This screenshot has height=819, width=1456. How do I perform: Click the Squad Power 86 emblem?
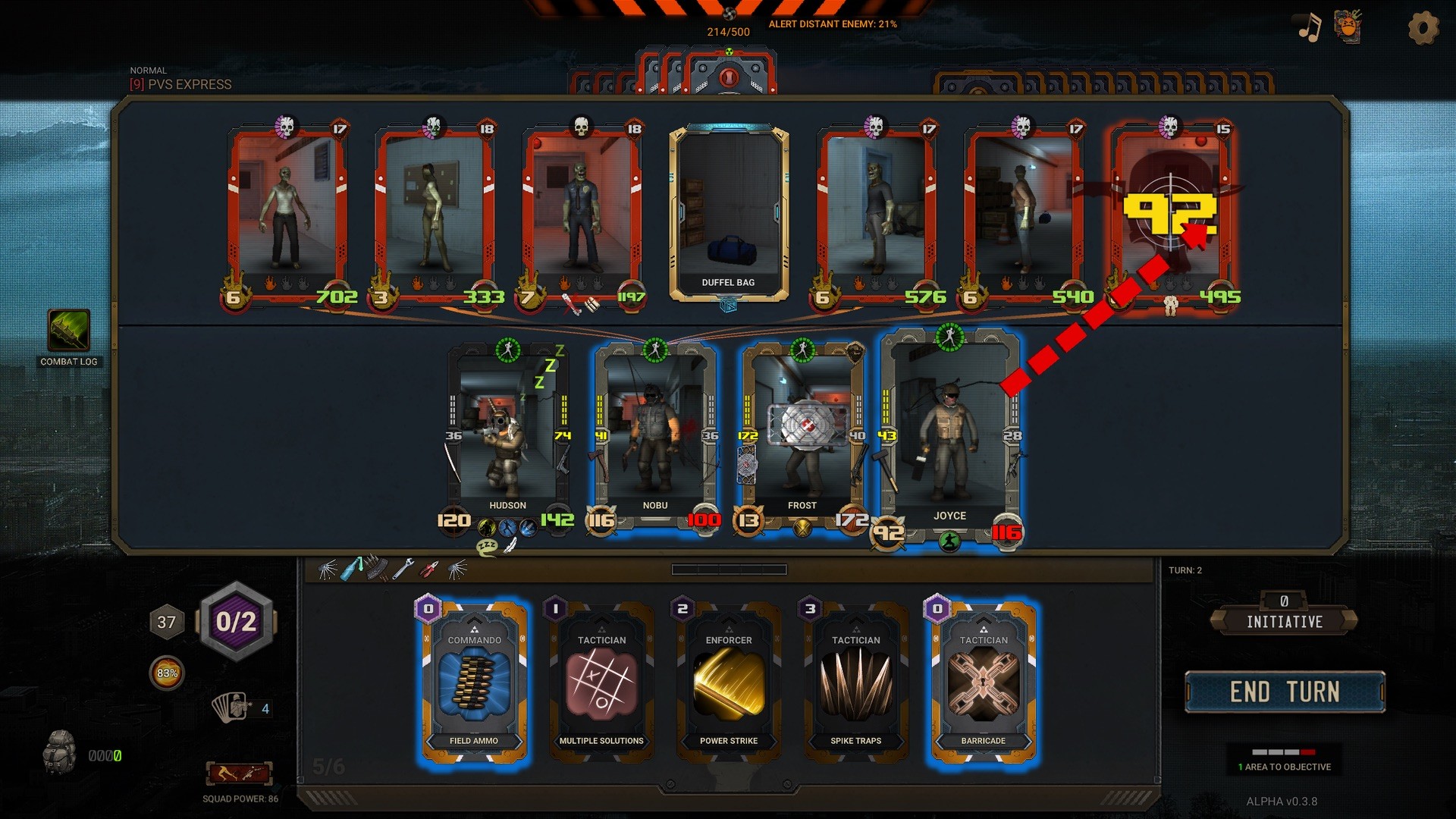pos(239,773)
